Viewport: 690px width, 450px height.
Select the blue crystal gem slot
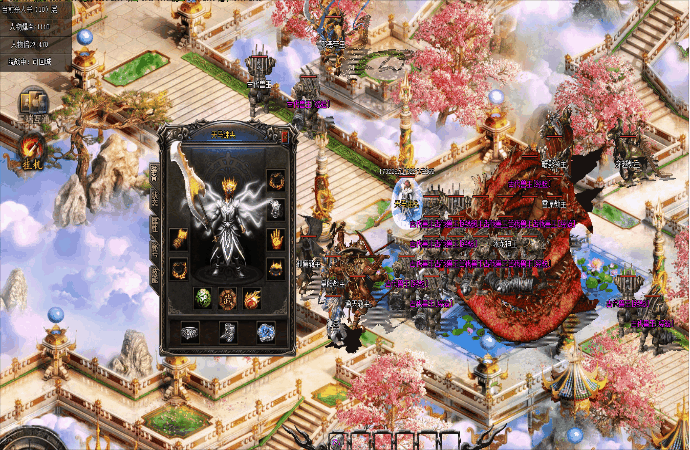pyautogui.click(x=264, y=333)
